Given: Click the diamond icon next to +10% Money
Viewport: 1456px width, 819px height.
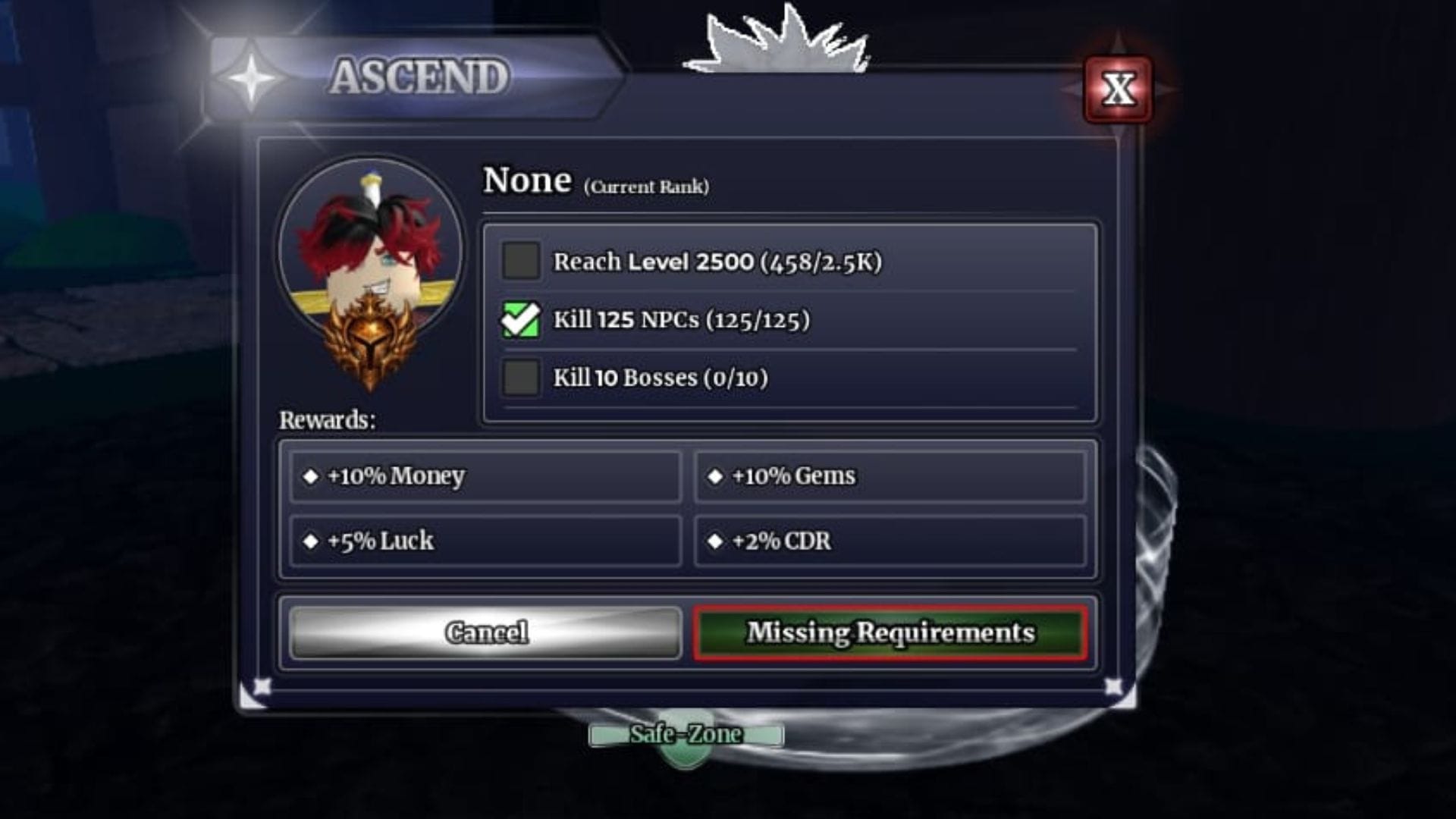Looking at the screenshot, I should (311, 476).
